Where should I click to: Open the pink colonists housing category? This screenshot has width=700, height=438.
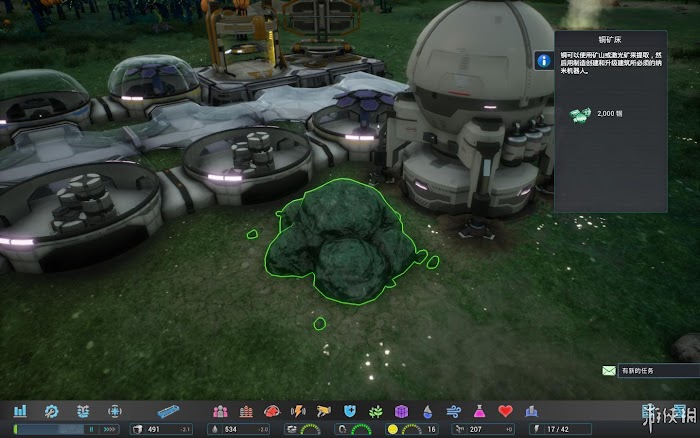(x=220, y=411)
